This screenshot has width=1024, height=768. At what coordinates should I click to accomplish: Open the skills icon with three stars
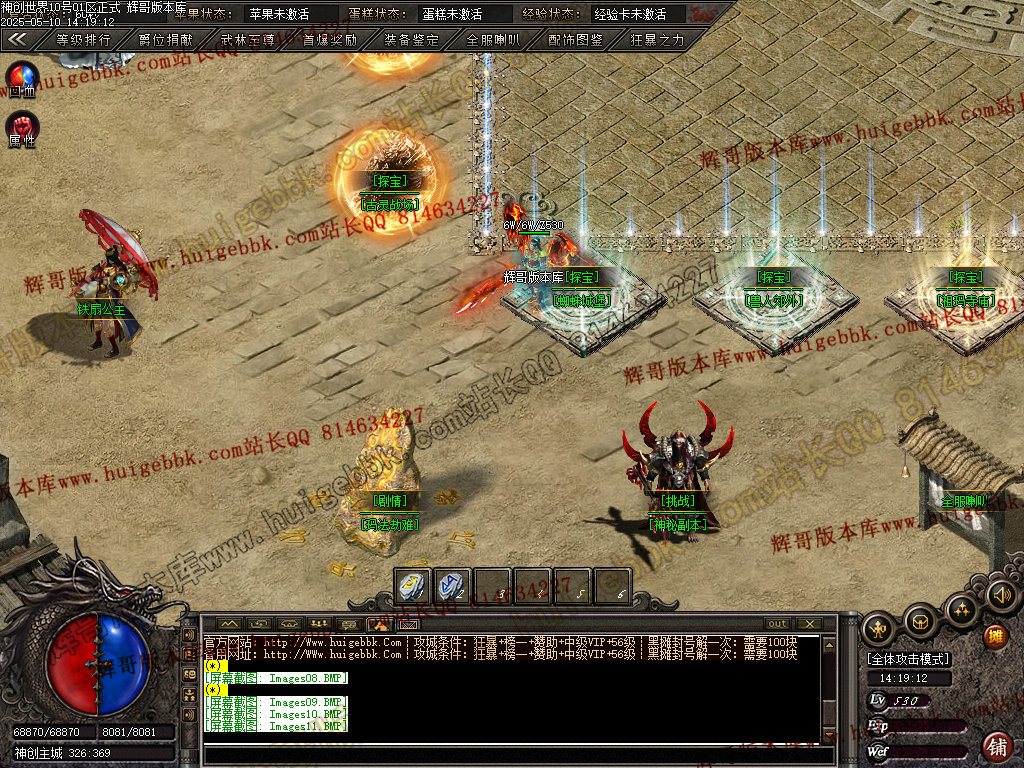point(961,609)
